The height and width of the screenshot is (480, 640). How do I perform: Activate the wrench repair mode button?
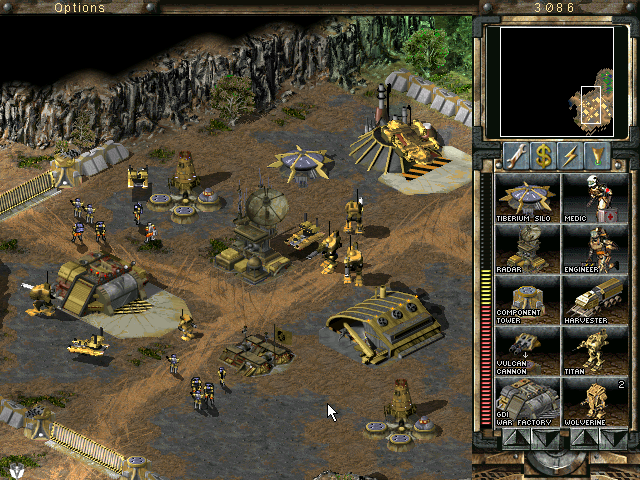point(516,155)
